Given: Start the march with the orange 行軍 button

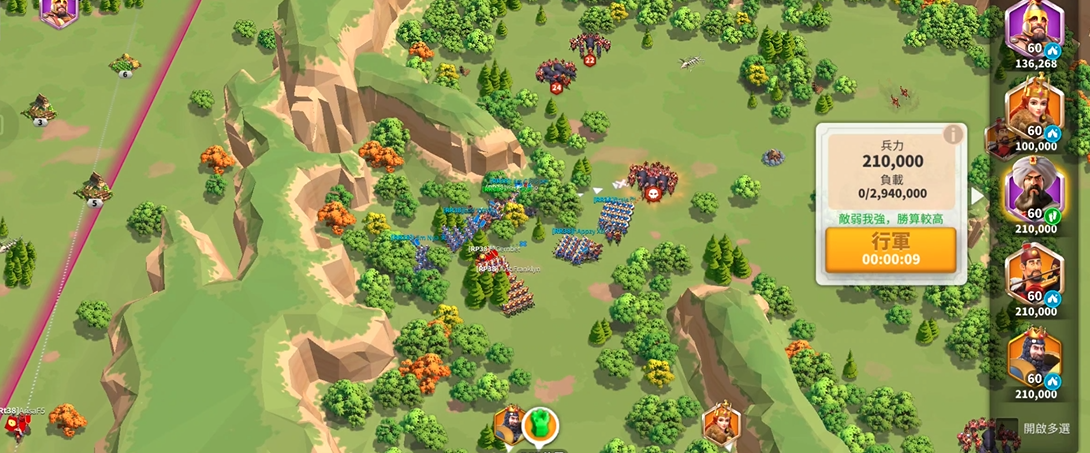Looking at the screenshot, I should 890,250.
